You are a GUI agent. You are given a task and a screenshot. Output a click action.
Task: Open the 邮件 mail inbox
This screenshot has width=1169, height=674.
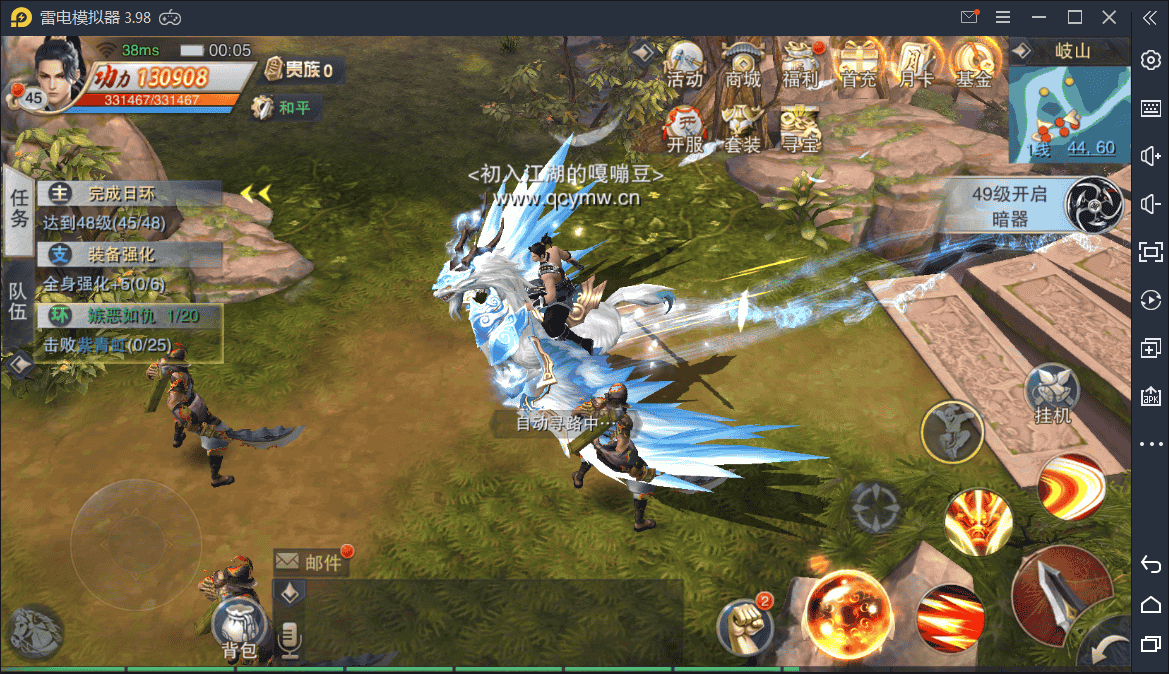[x=311, y=562]
